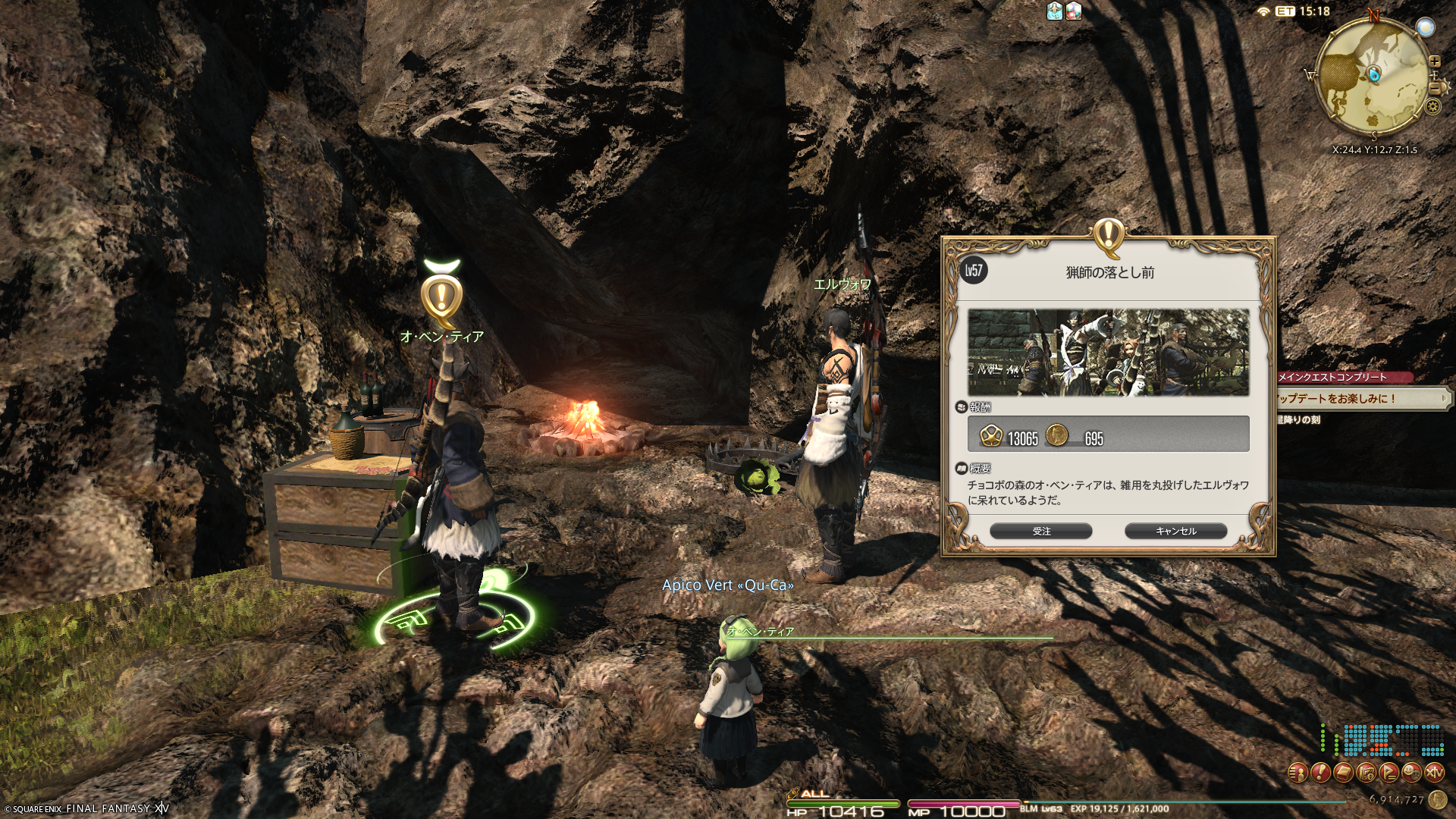Open the duty exclamation-mark menu
Image resolution: width=1456 pixels, height=819 pixels.
pyautogui.click(x=1320, y=773)
